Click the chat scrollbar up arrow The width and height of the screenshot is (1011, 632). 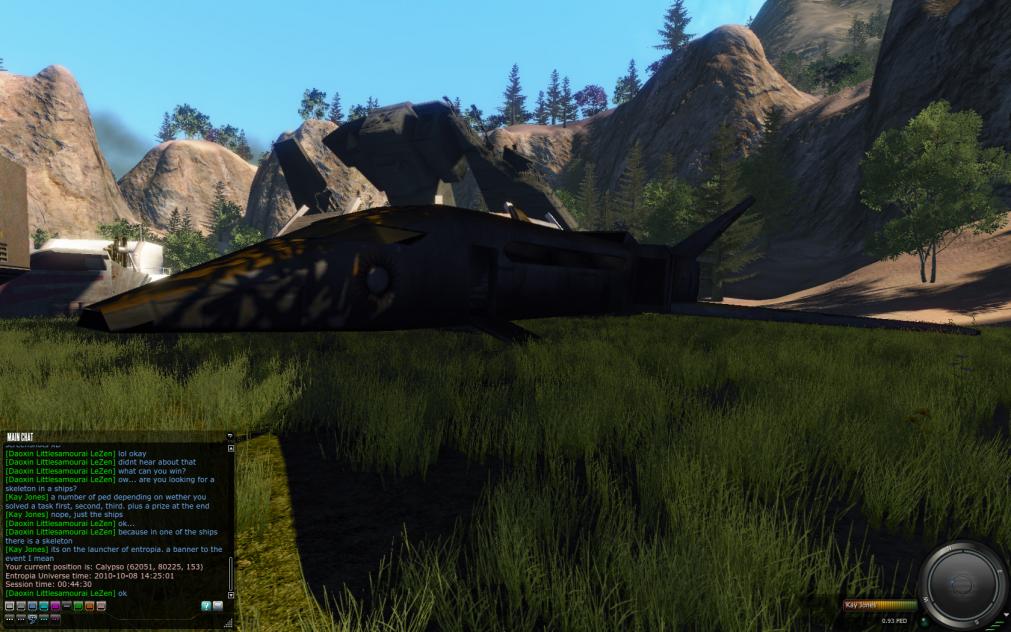click(231, 447)
